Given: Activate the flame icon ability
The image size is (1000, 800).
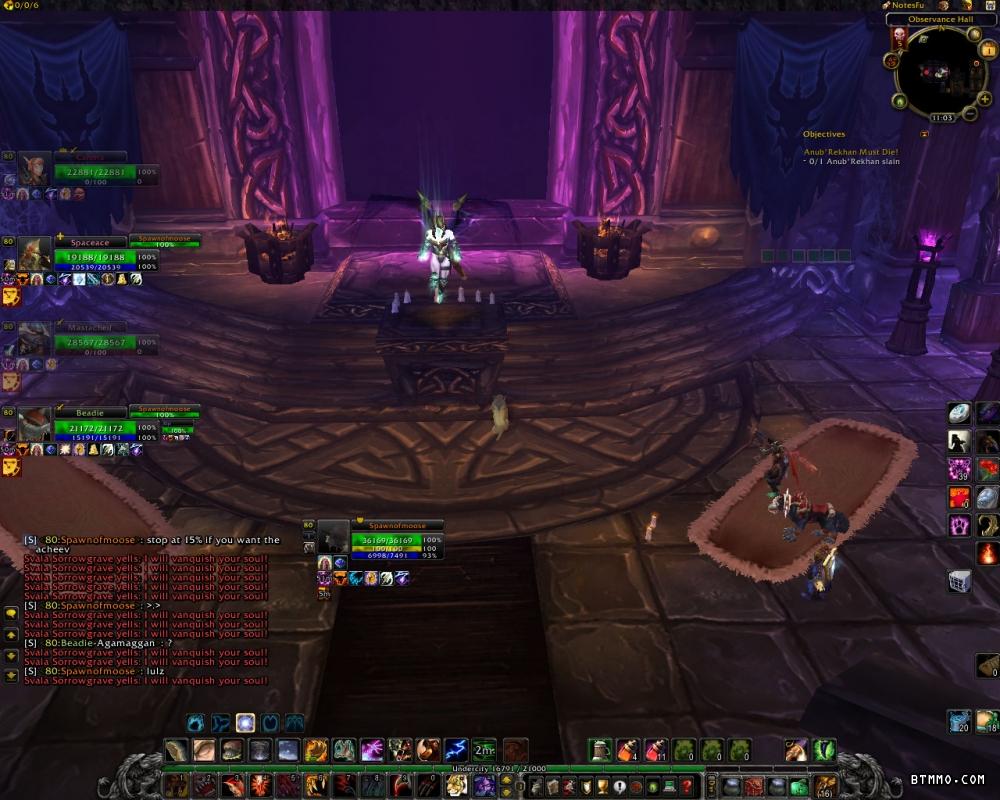Looking at the screenshot, I should click(x=987, y=553).
